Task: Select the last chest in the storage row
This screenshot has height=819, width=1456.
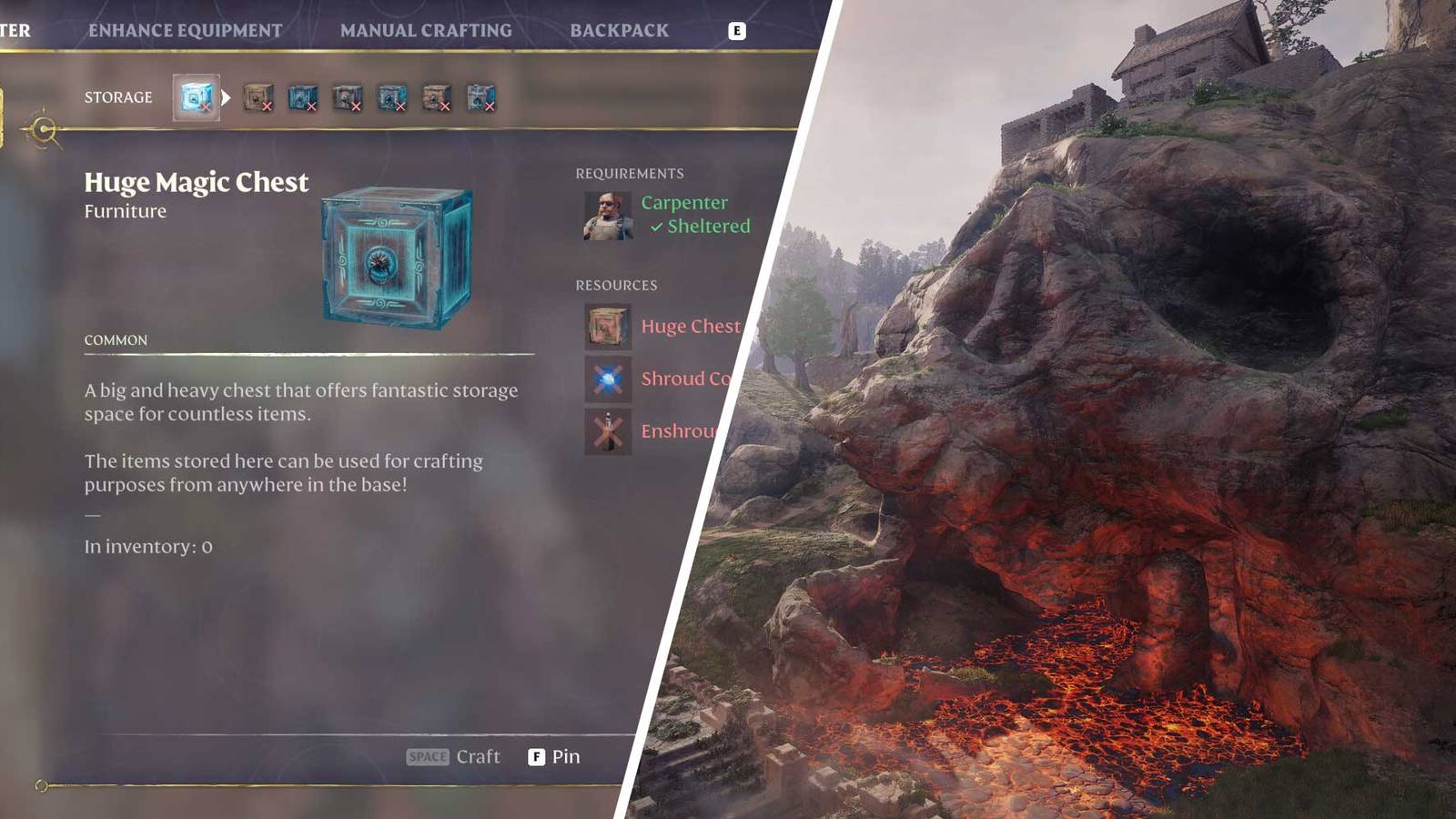Action: click(x=480, y=98)
